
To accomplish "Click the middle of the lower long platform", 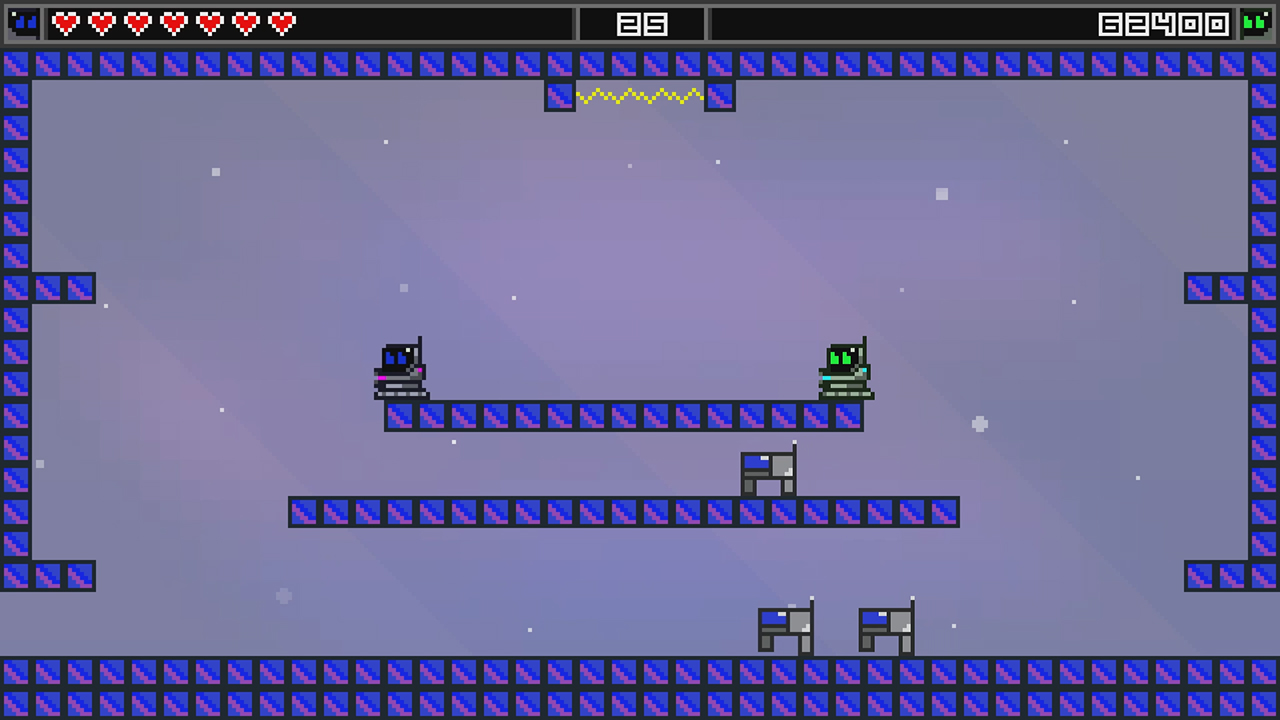I will tap(624, 513).
